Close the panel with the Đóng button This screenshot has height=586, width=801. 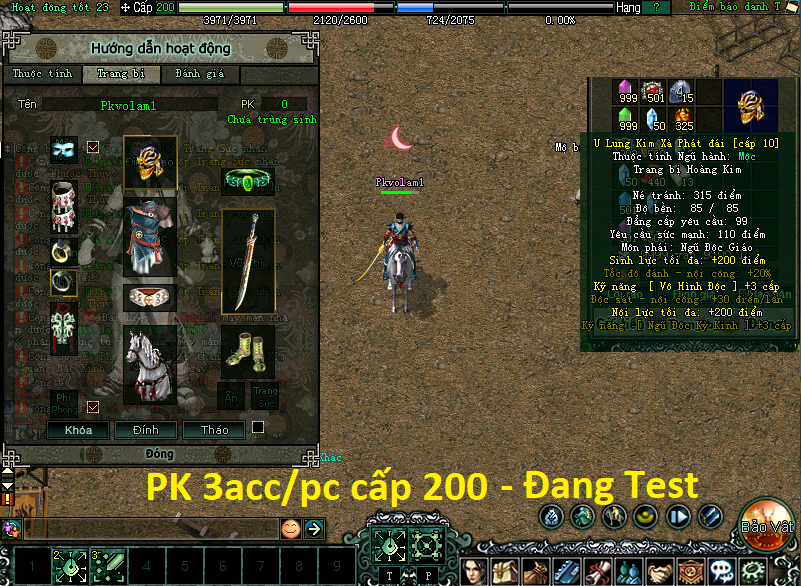160,454
